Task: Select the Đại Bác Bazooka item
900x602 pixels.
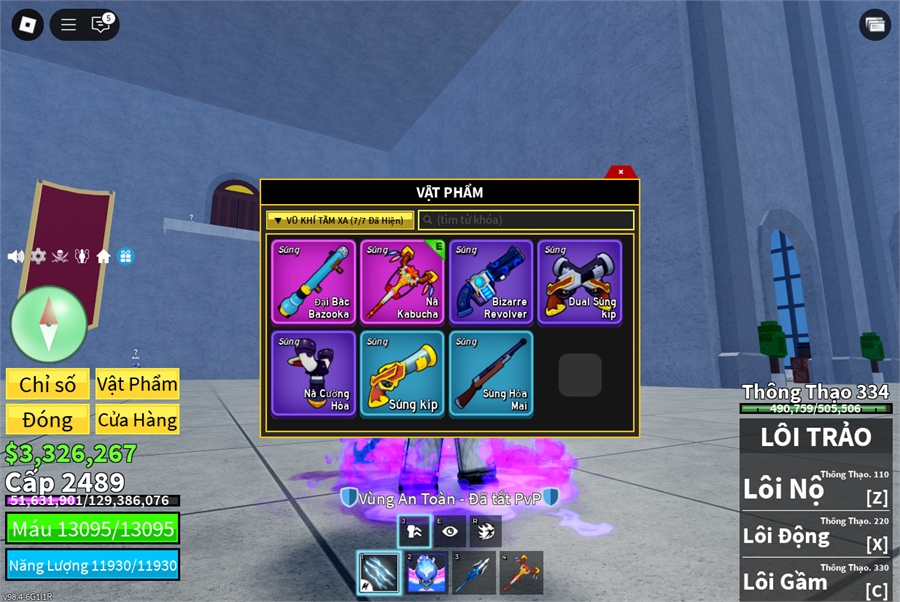Action: pyautogui.click(x=313, y=282)
